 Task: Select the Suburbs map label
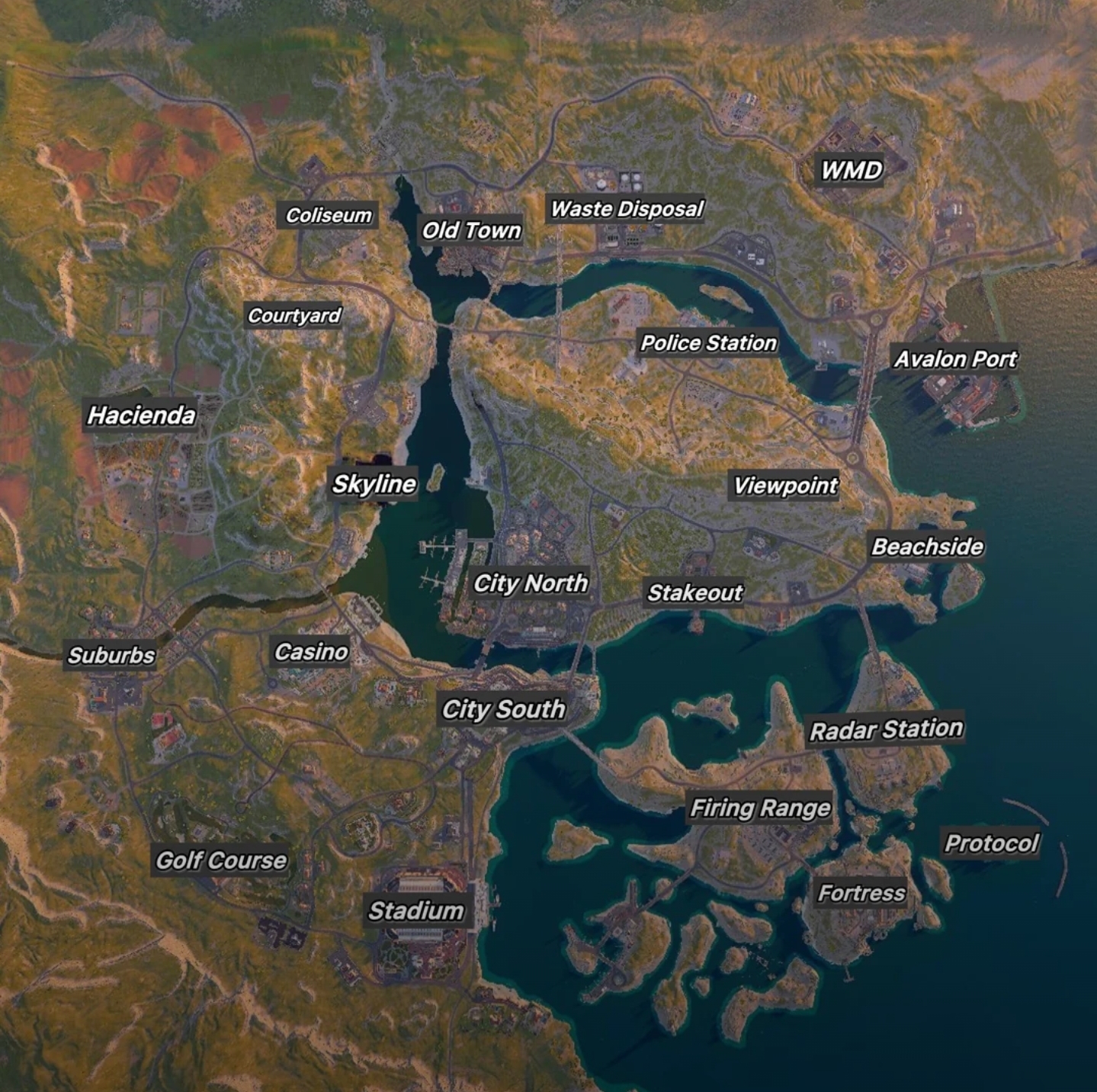tap(111, 655)
